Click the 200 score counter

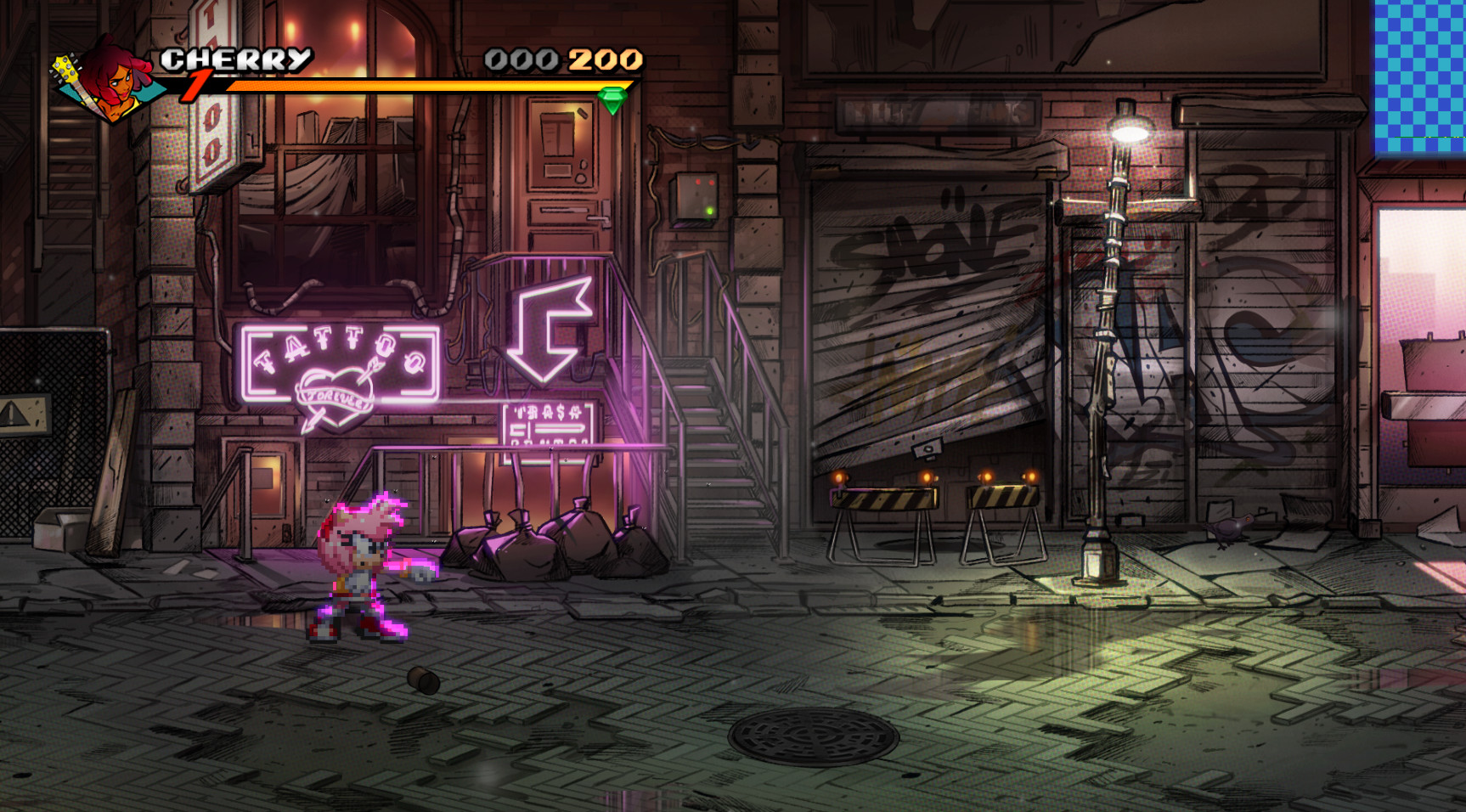[x=603, y=59]
